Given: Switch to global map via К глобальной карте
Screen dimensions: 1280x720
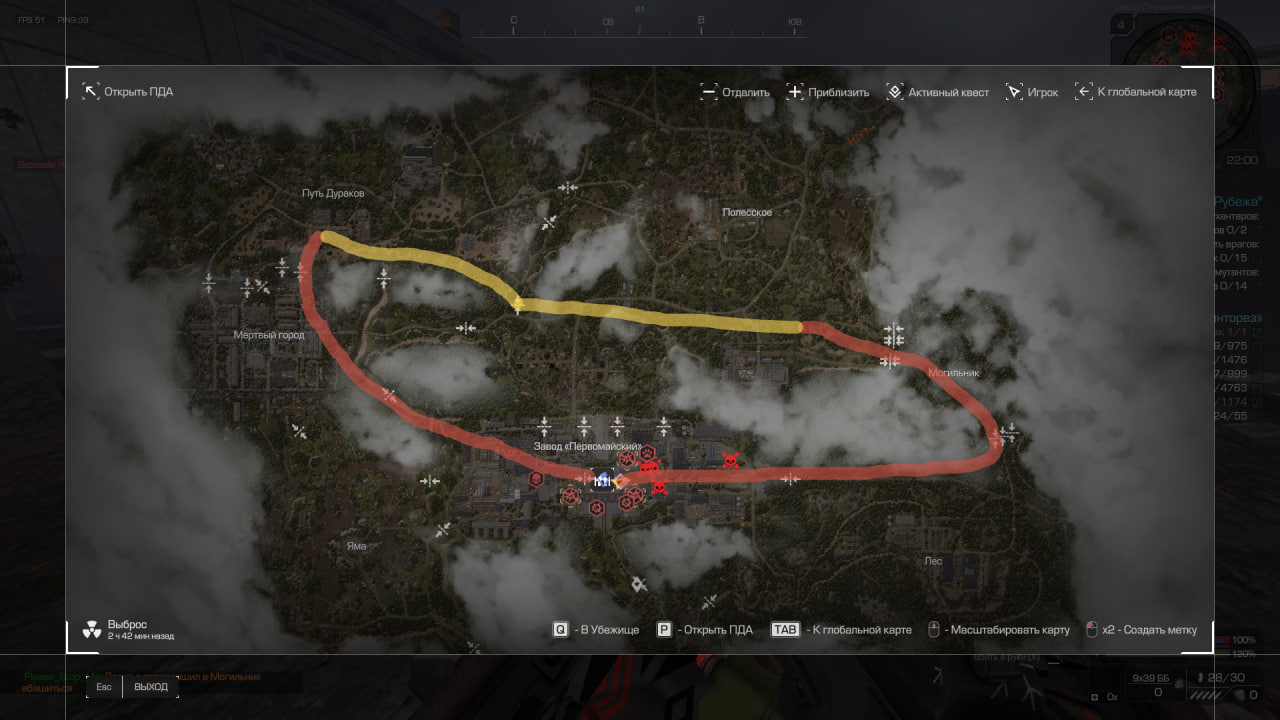Looking at the screenshot, I should 1135,92.
